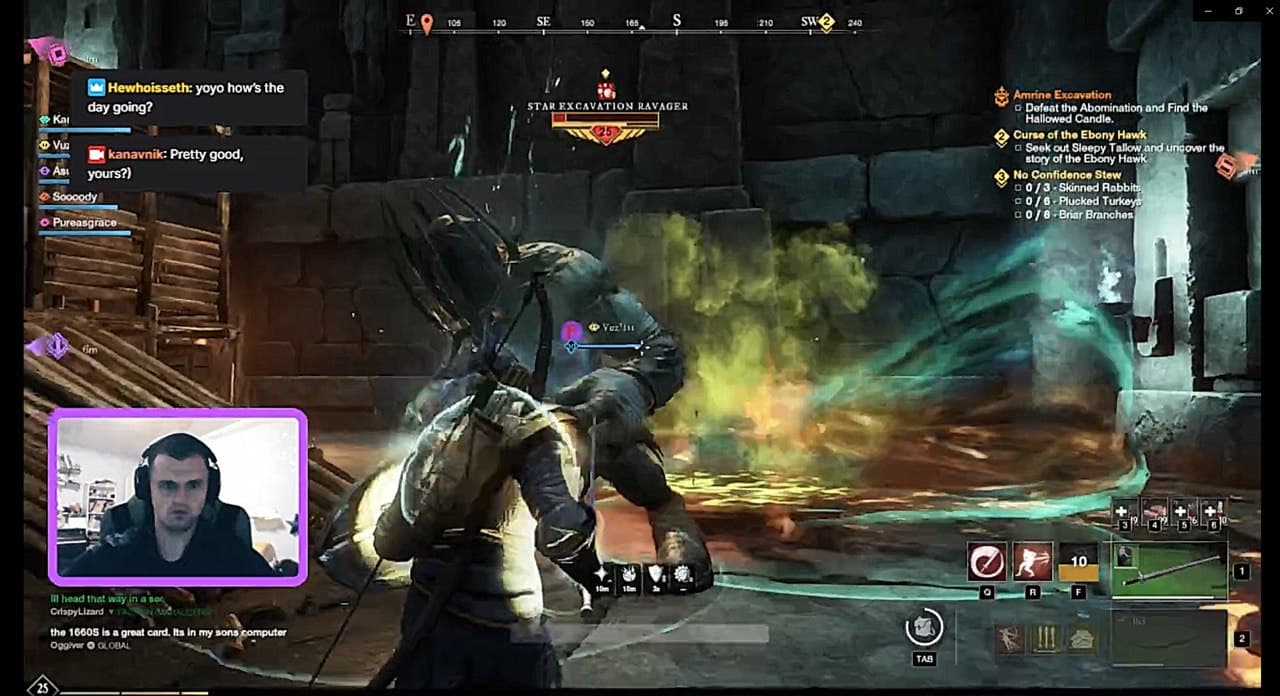Image resolution: width=1280 pixels, height=696 pixels.
Task: Click the dimmed triple arrows ability icon
Action: (1045, 638)
